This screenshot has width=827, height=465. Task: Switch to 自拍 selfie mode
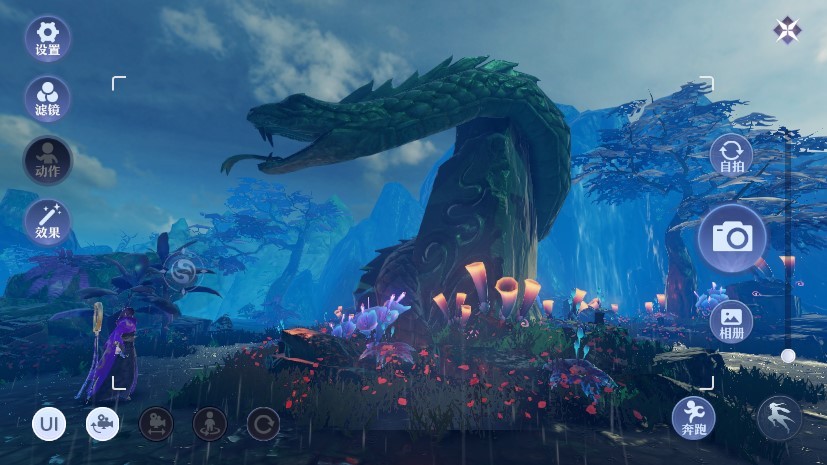click(x=732, y=157)
